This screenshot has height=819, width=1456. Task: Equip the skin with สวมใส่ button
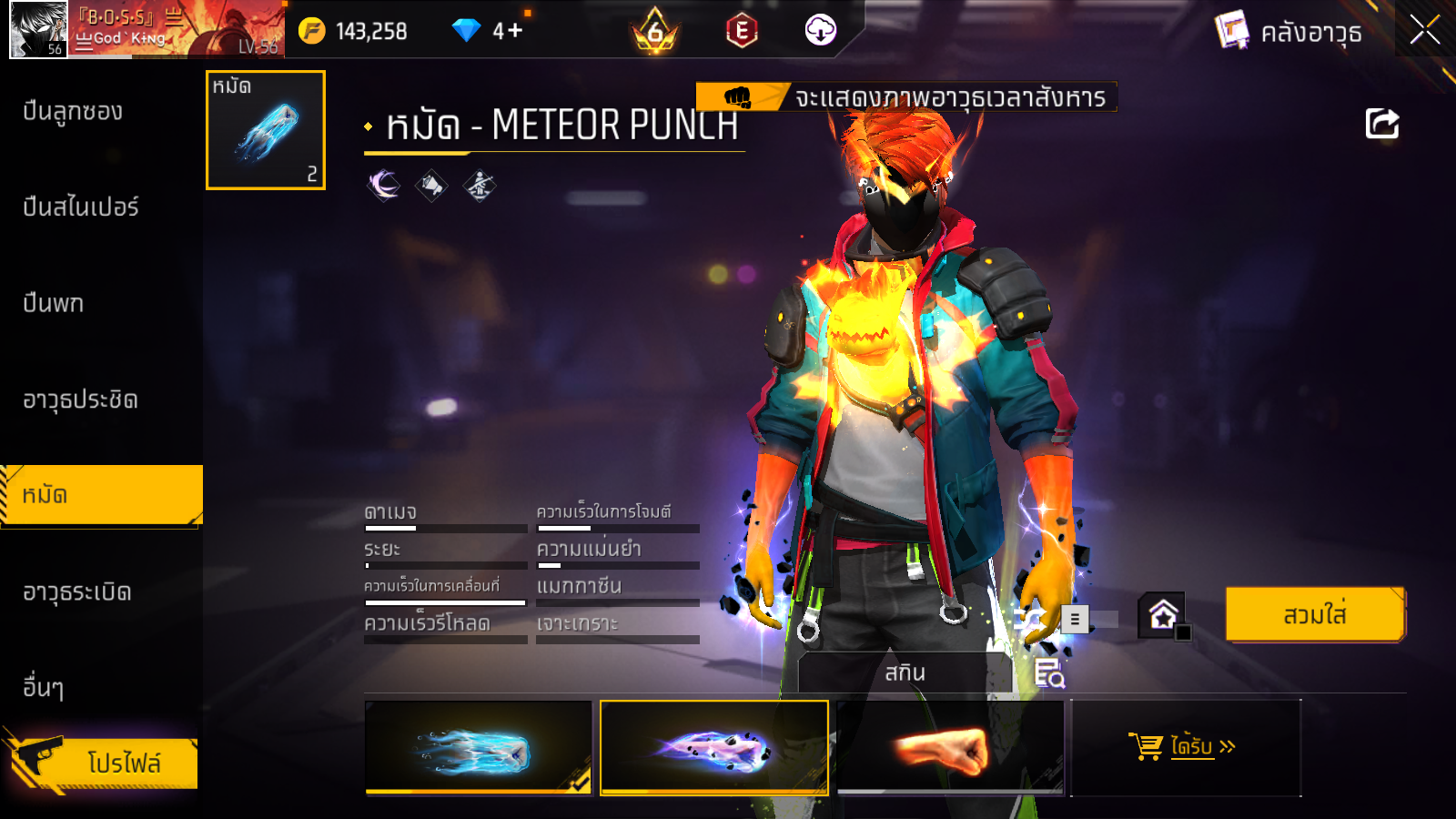tap(1315, 615)
